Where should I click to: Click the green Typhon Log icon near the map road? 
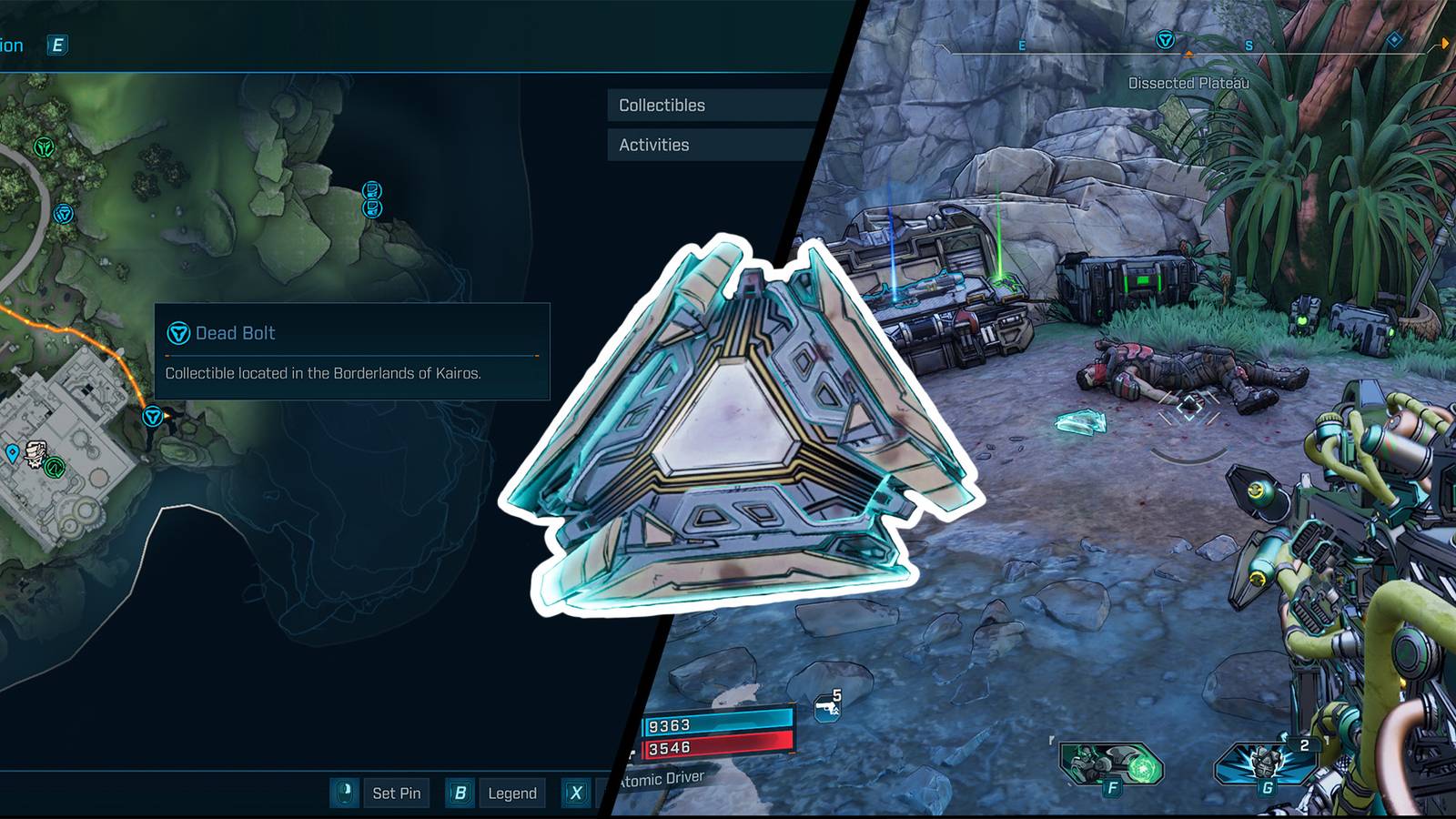(x=44, y=147)
